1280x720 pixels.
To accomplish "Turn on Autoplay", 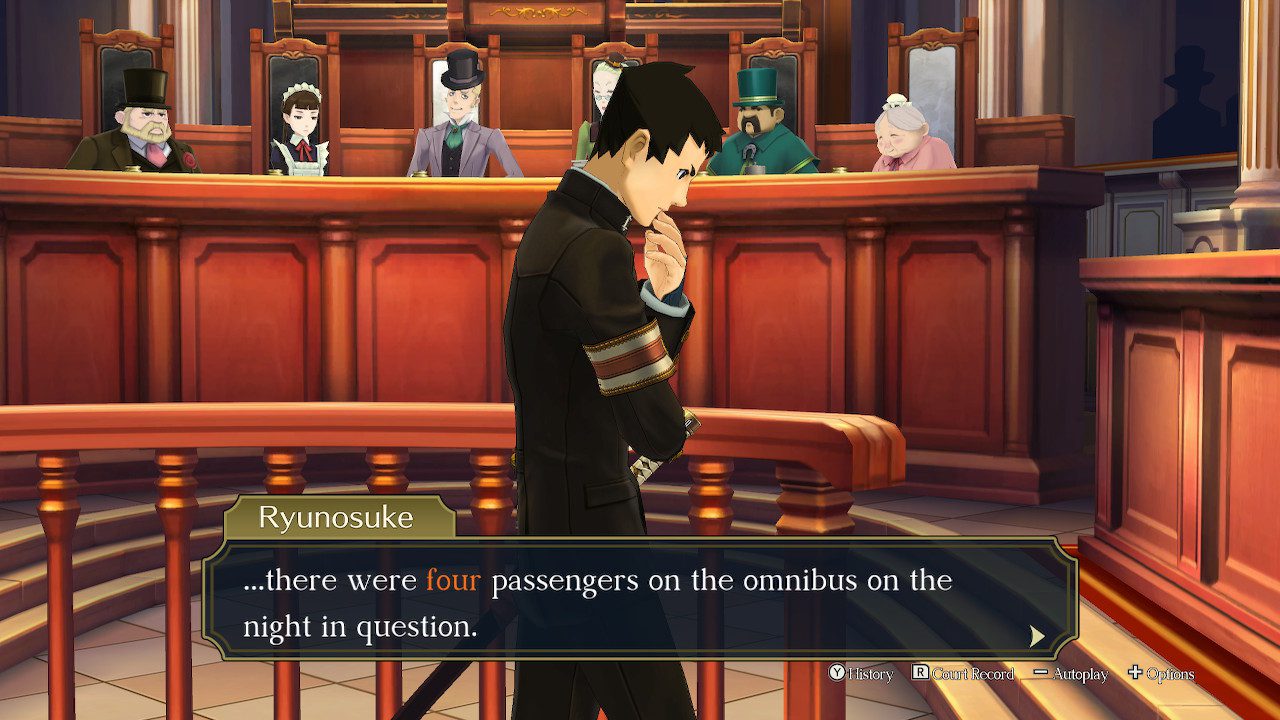I will (x=1071, y=674).
